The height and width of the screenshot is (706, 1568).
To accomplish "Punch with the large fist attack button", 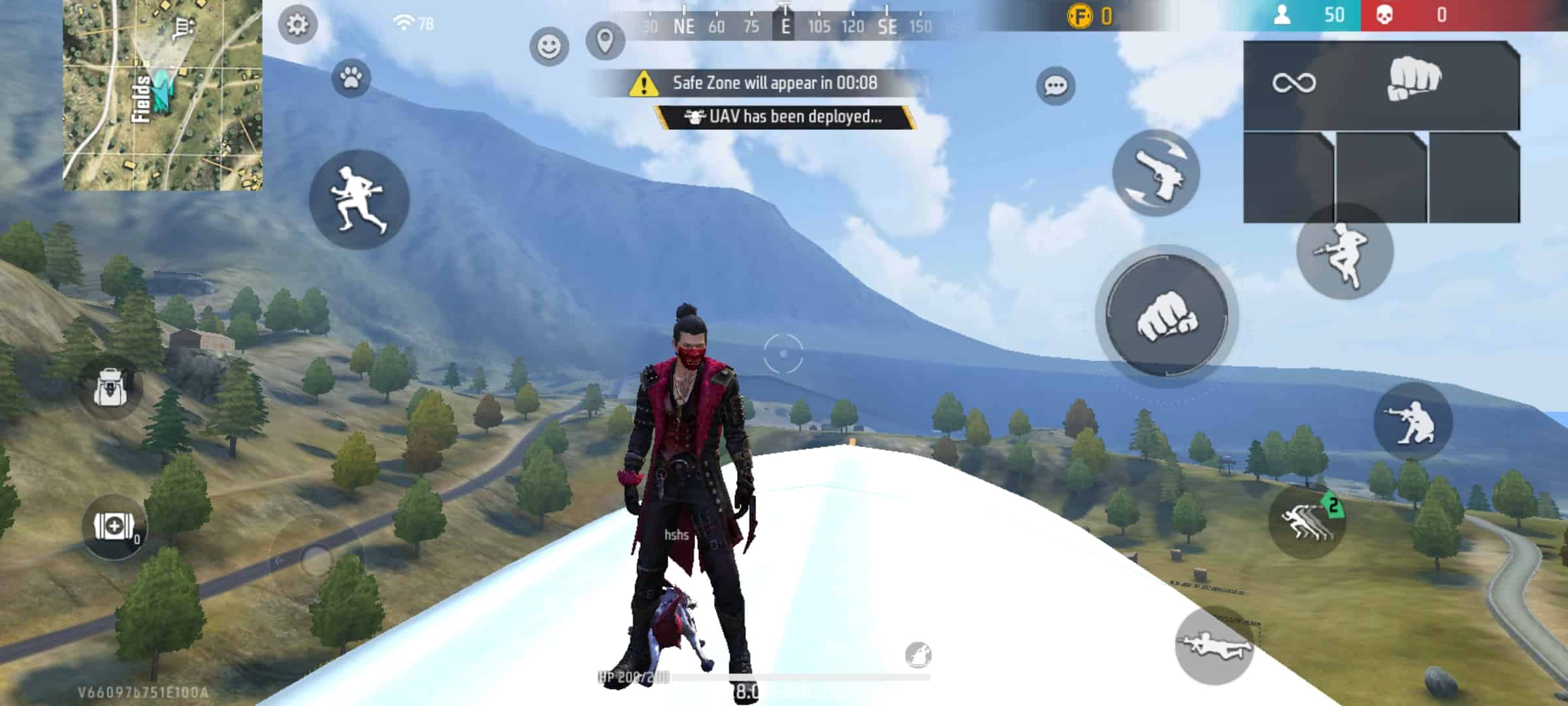I will click(x=1167, y=317).
